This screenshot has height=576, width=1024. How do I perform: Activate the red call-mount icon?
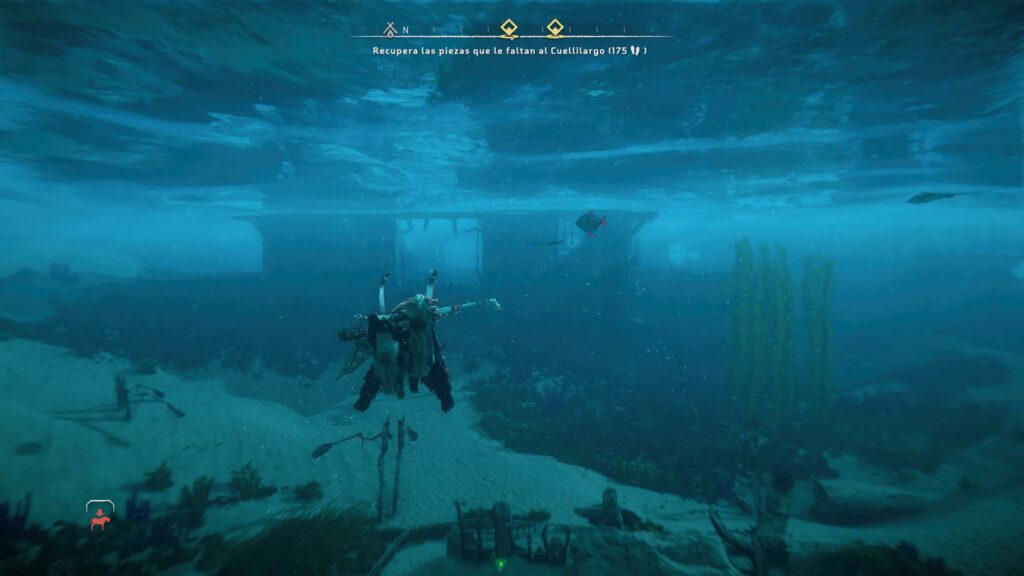(99, 519)
